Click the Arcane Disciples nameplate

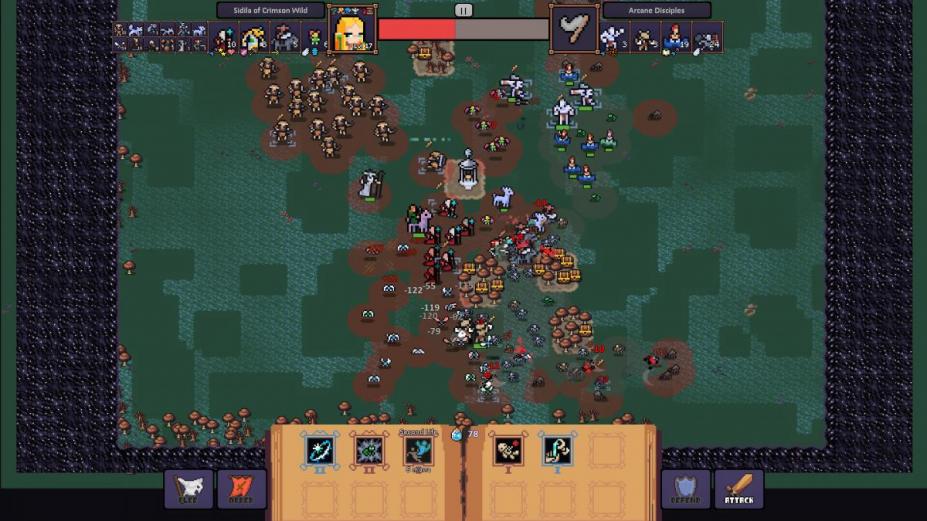click(x=656, y=11)
